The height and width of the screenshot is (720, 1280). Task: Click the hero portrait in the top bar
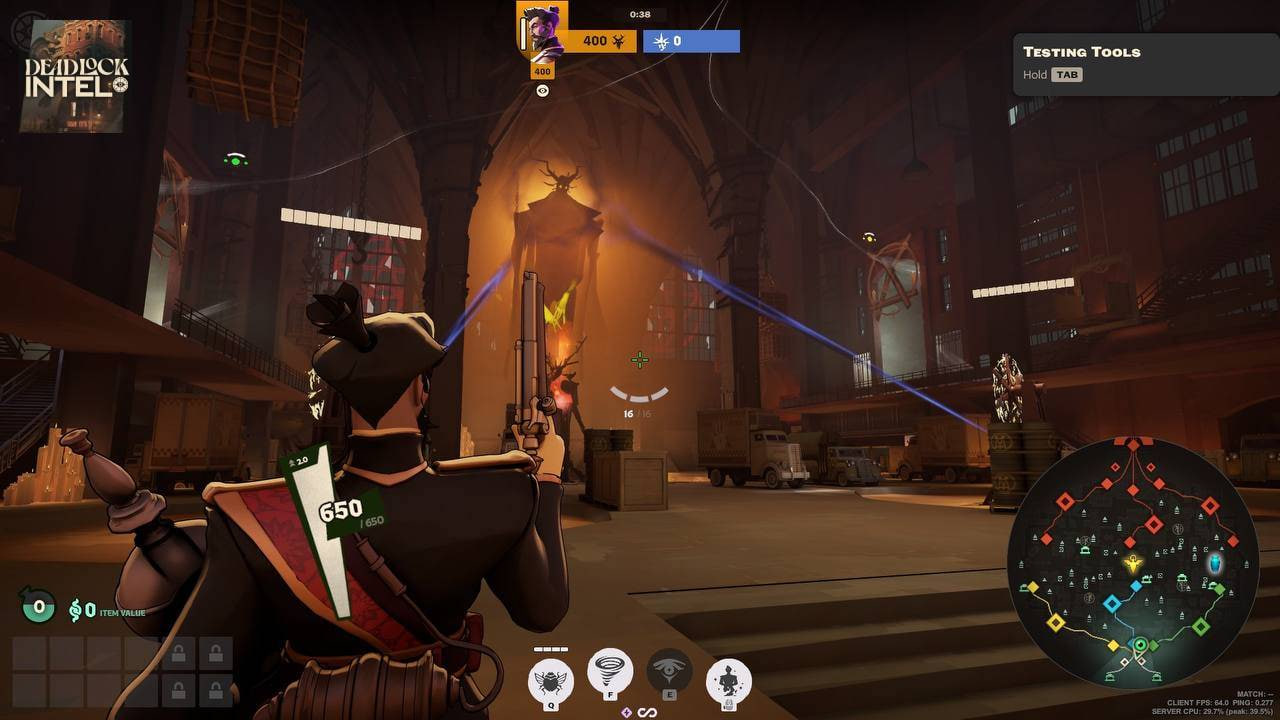[542, 32]
